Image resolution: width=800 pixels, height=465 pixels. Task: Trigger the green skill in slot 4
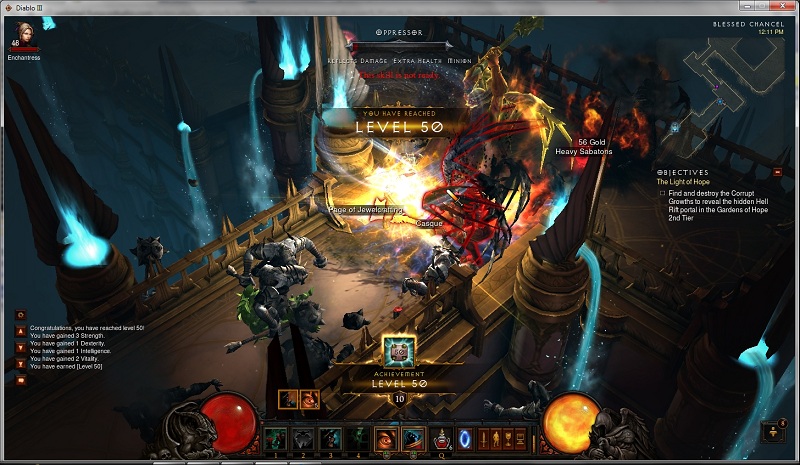coord(357,438)
